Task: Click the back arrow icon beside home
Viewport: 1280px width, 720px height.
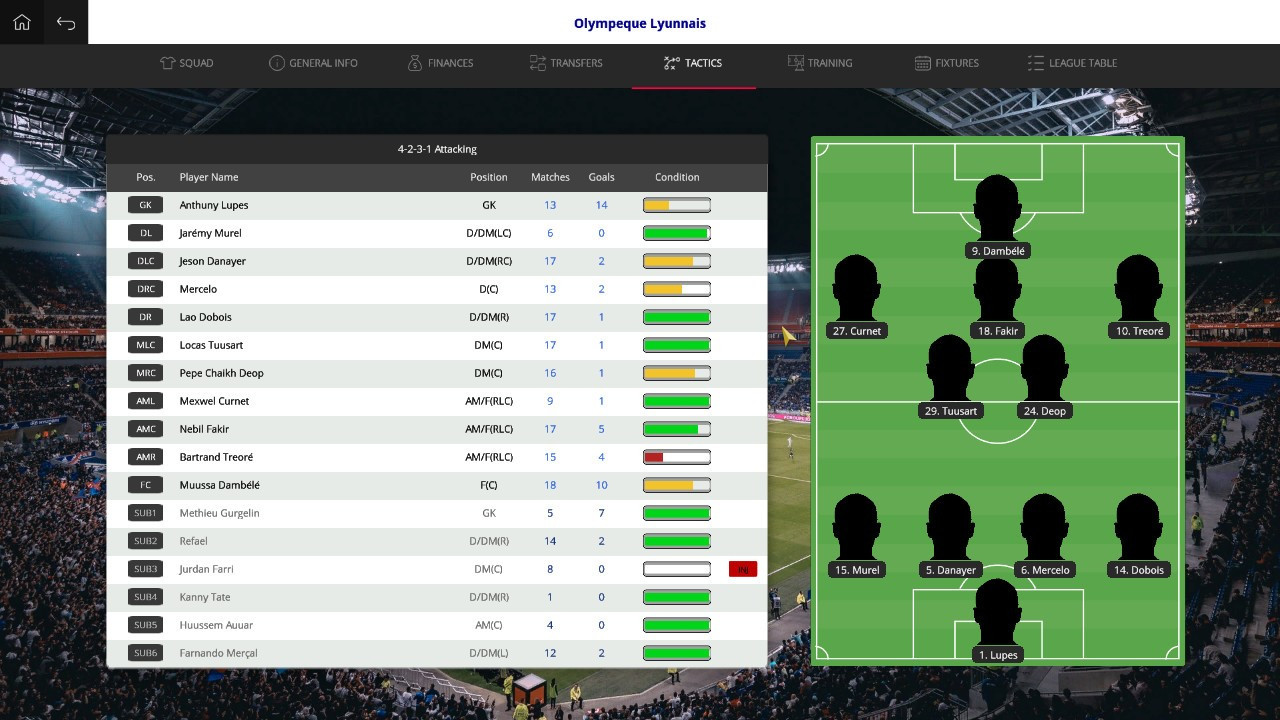Action: 65,21
